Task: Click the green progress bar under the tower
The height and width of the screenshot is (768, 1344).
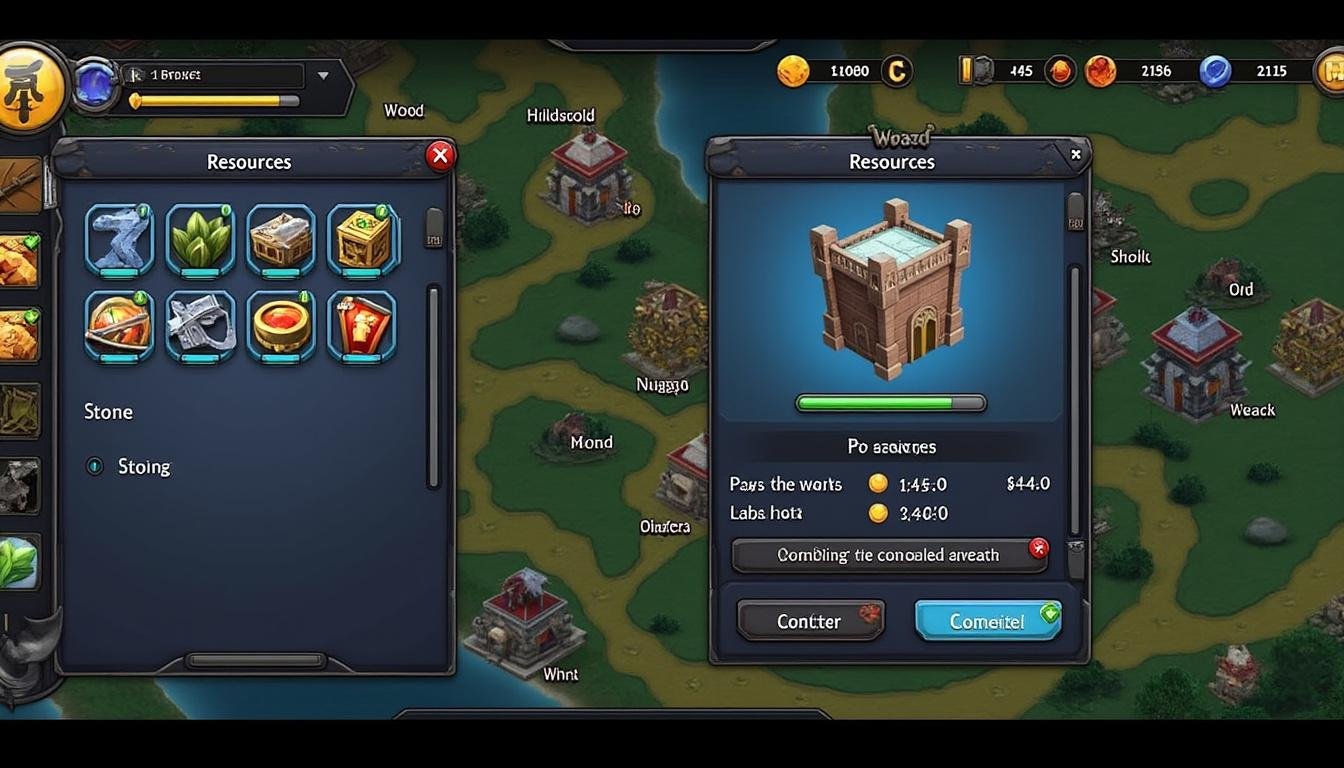Action: (x=890, y=403)
